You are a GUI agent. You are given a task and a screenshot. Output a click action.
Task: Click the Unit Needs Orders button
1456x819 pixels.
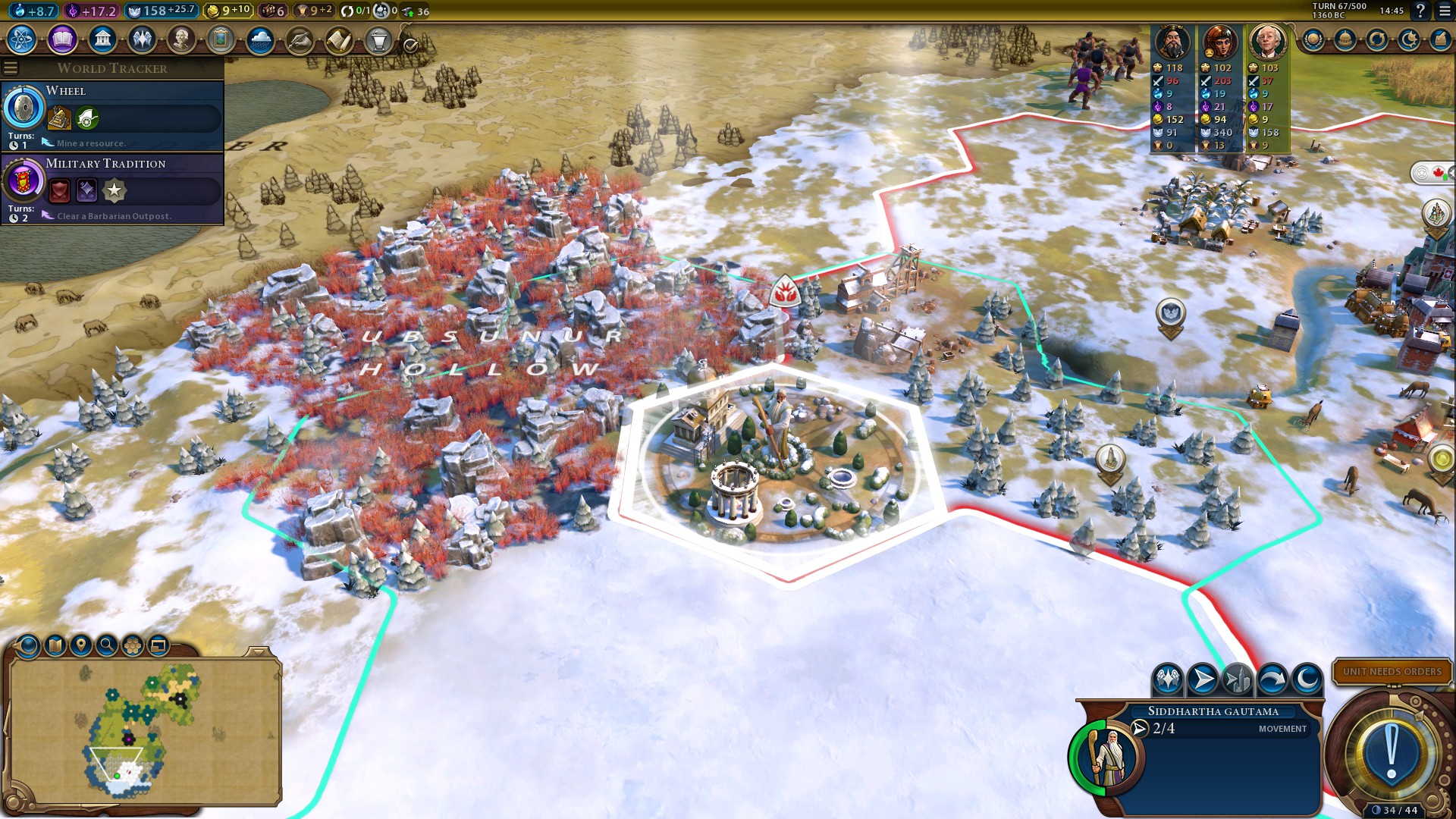pos(1392,671)
